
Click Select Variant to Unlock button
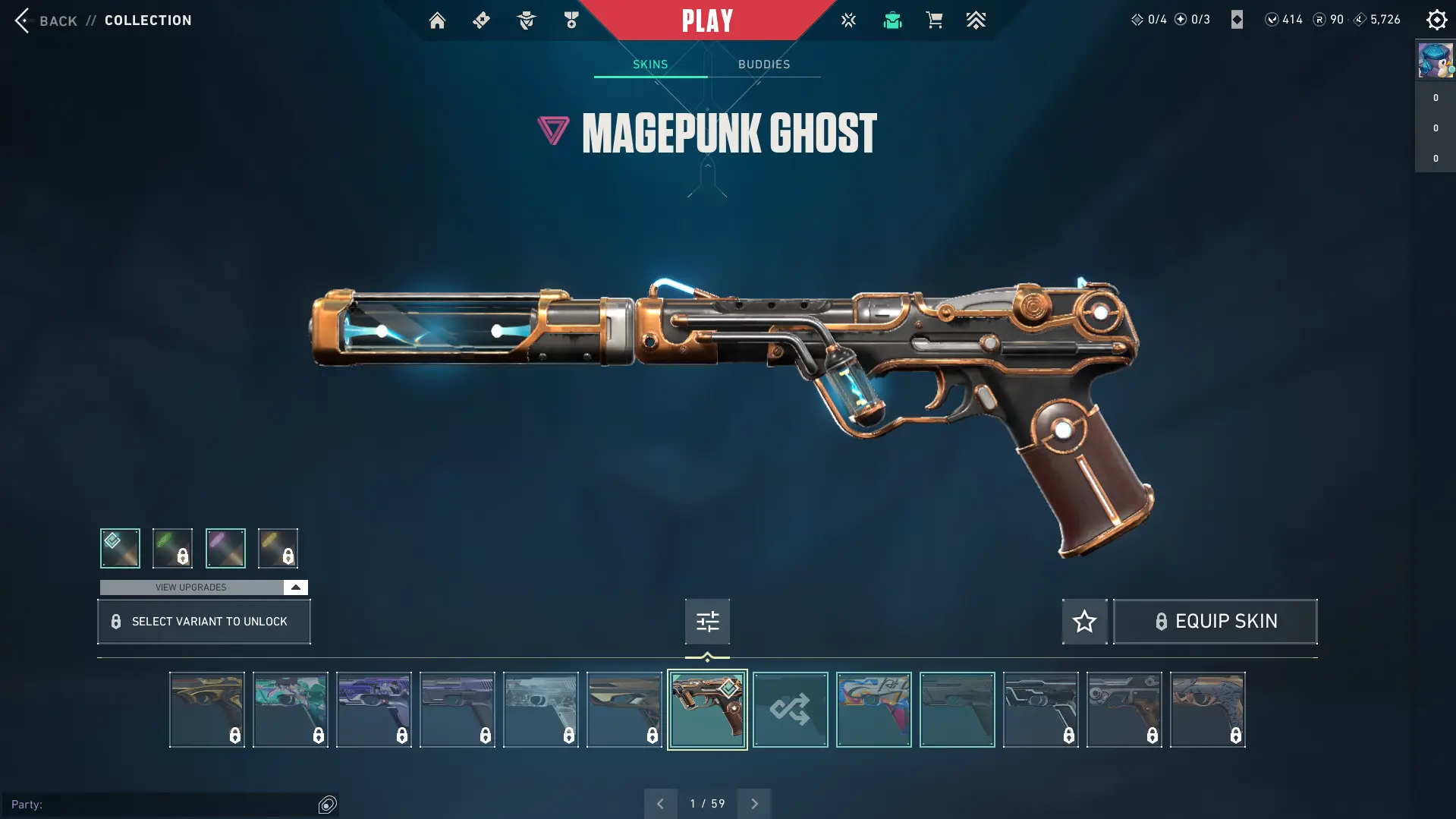(x=203, y=622)
